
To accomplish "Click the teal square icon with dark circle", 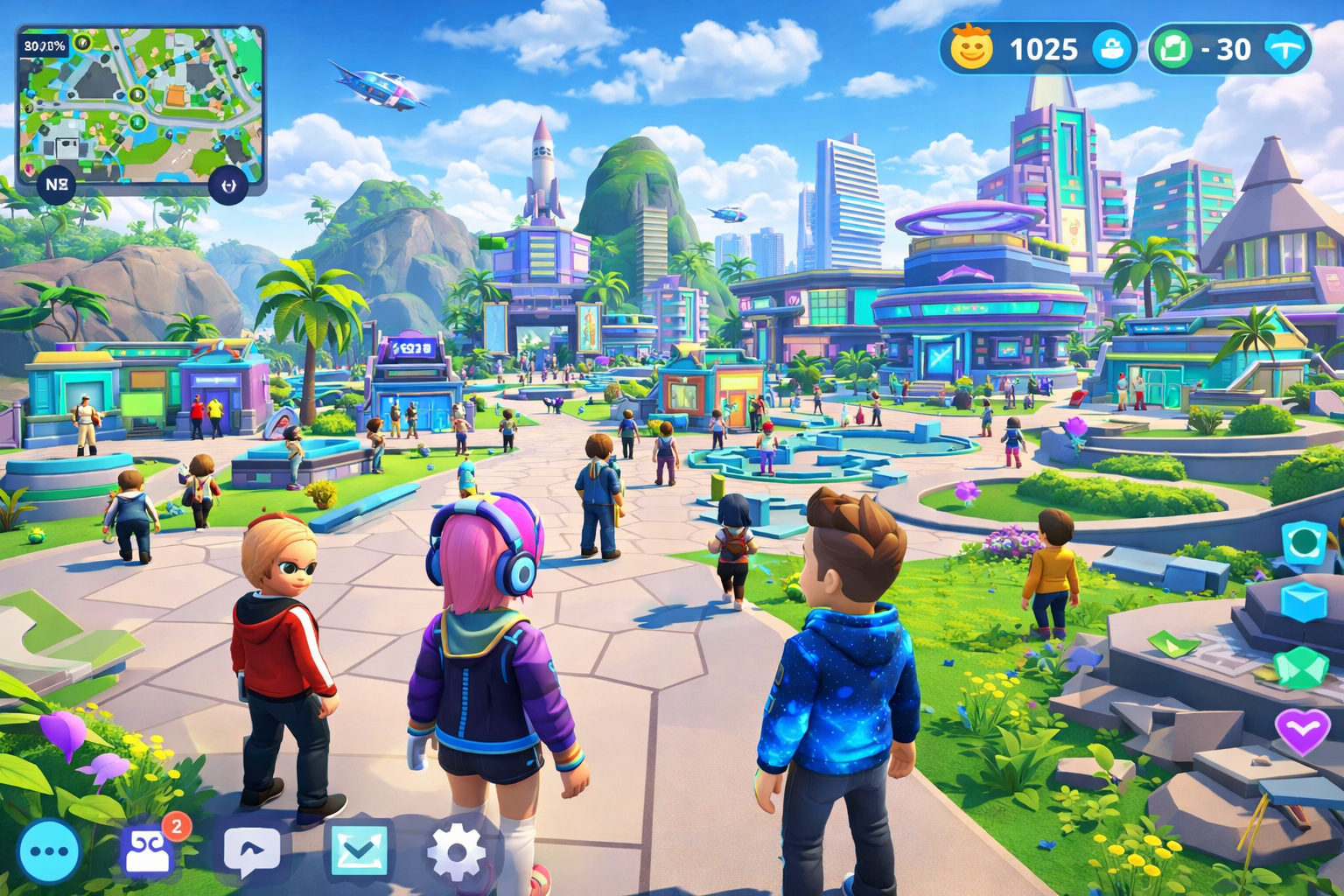I will (1305, 542).
